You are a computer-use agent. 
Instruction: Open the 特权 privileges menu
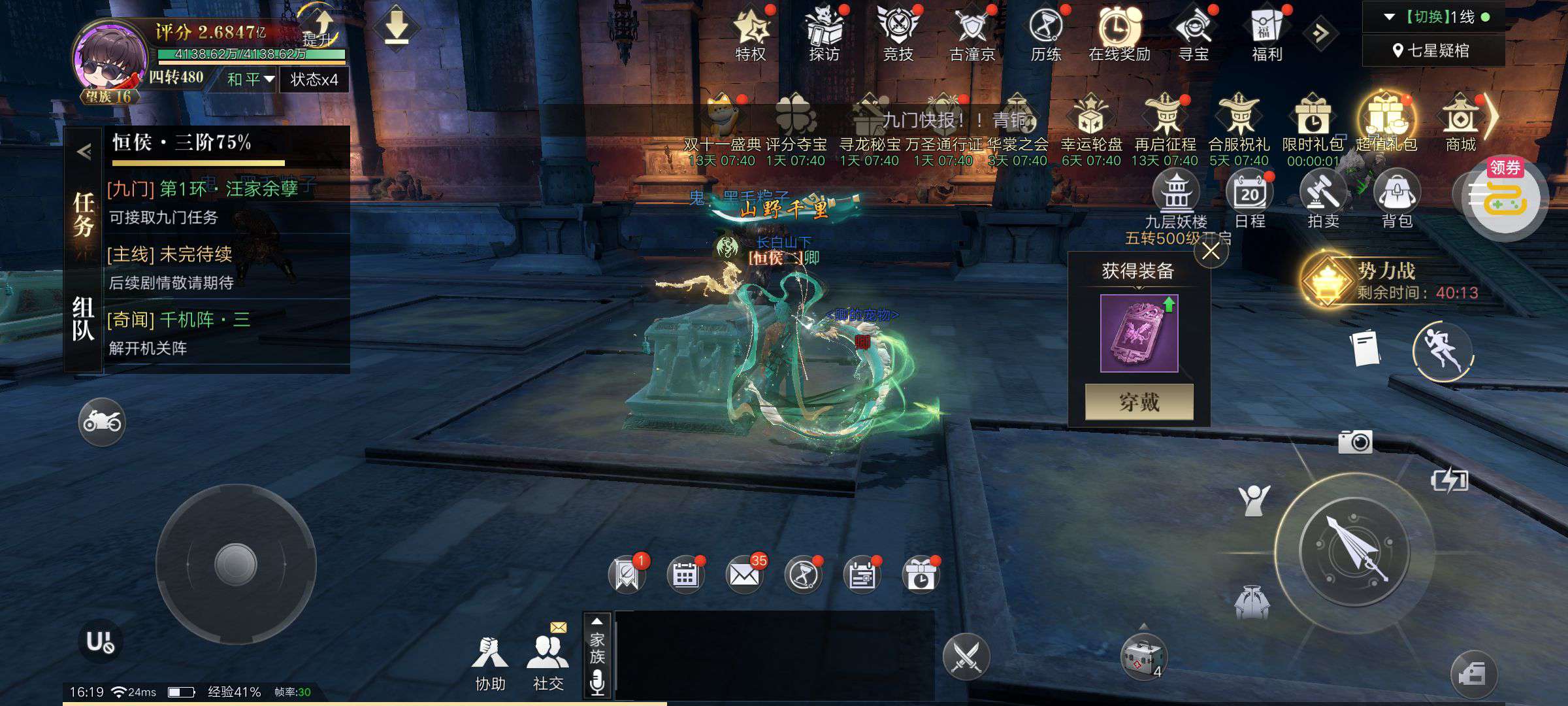[x=751, y=34]
